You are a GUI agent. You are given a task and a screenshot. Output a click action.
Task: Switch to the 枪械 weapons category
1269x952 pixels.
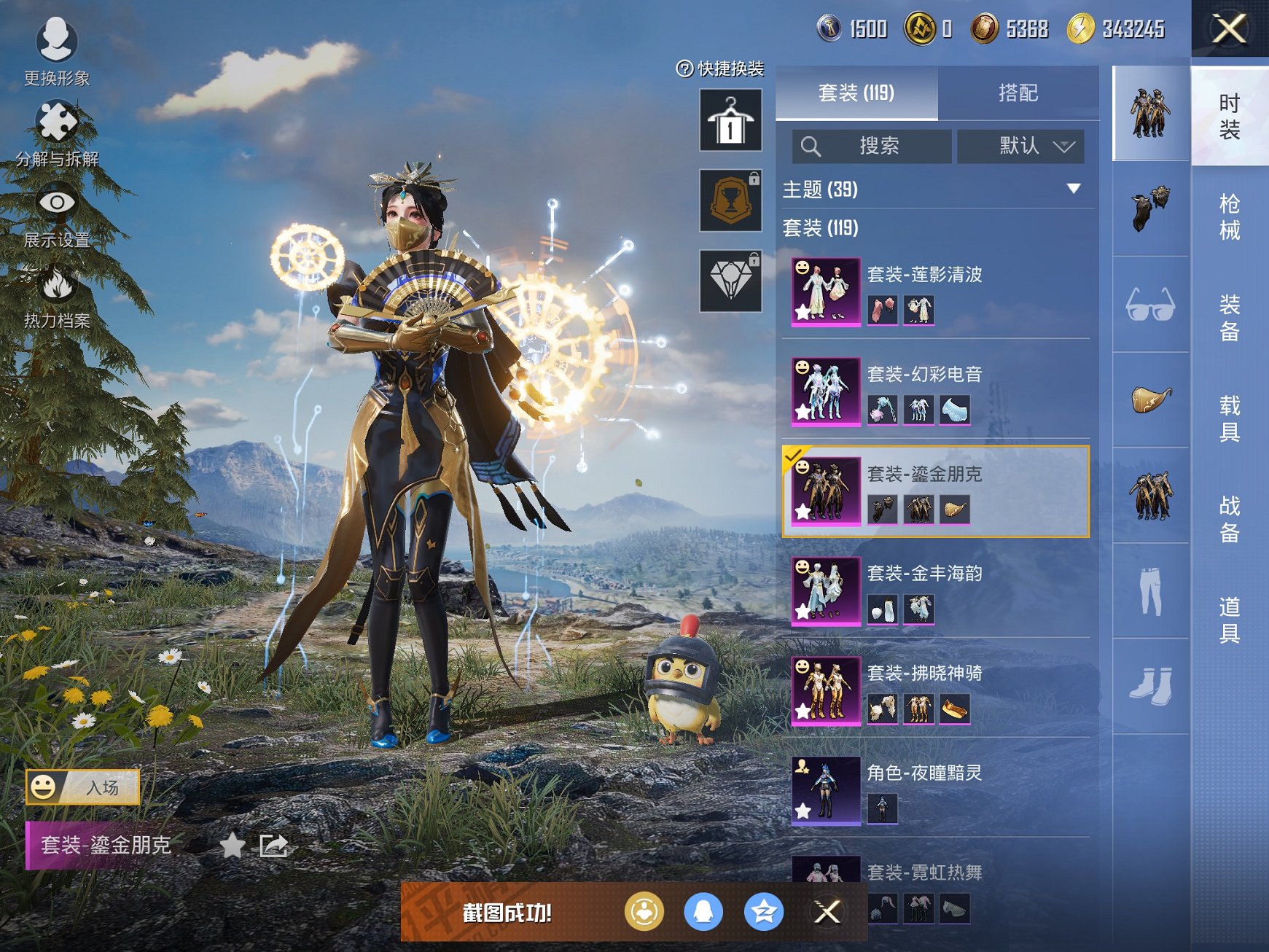1230,216
